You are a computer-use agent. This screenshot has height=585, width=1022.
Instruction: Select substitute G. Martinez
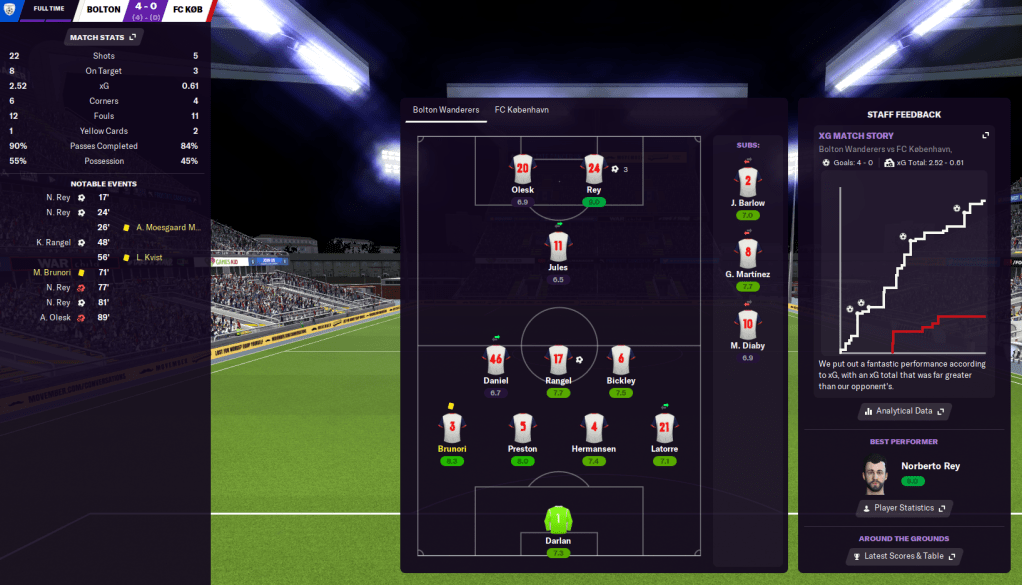[x=747, y=253]
